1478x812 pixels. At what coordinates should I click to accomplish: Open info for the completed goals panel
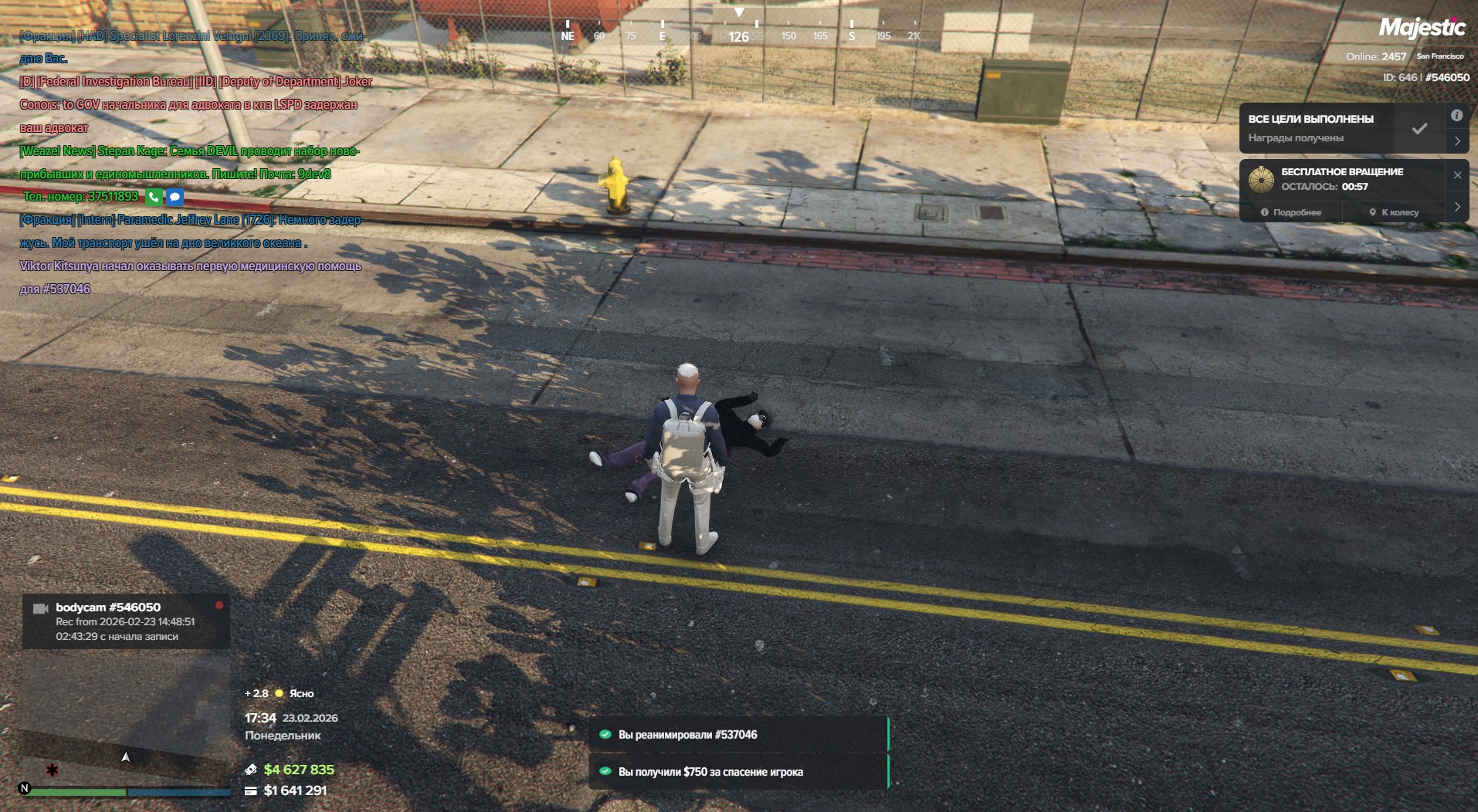1456,116
